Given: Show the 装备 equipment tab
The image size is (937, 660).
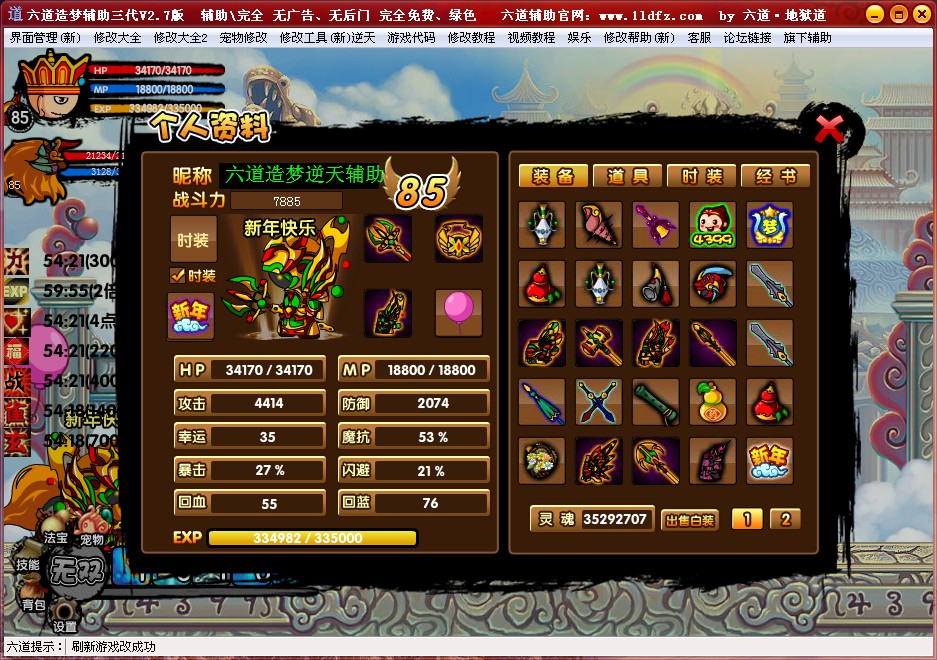Looking at the screenshot, I should [x=553, y=177].
